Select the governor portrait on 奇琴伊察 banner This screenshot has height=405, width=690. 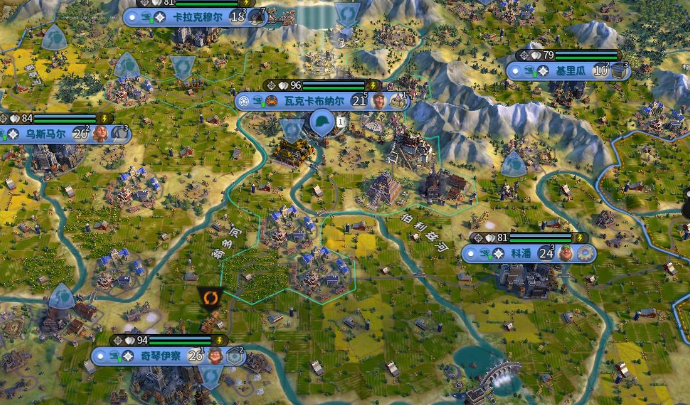215,355
